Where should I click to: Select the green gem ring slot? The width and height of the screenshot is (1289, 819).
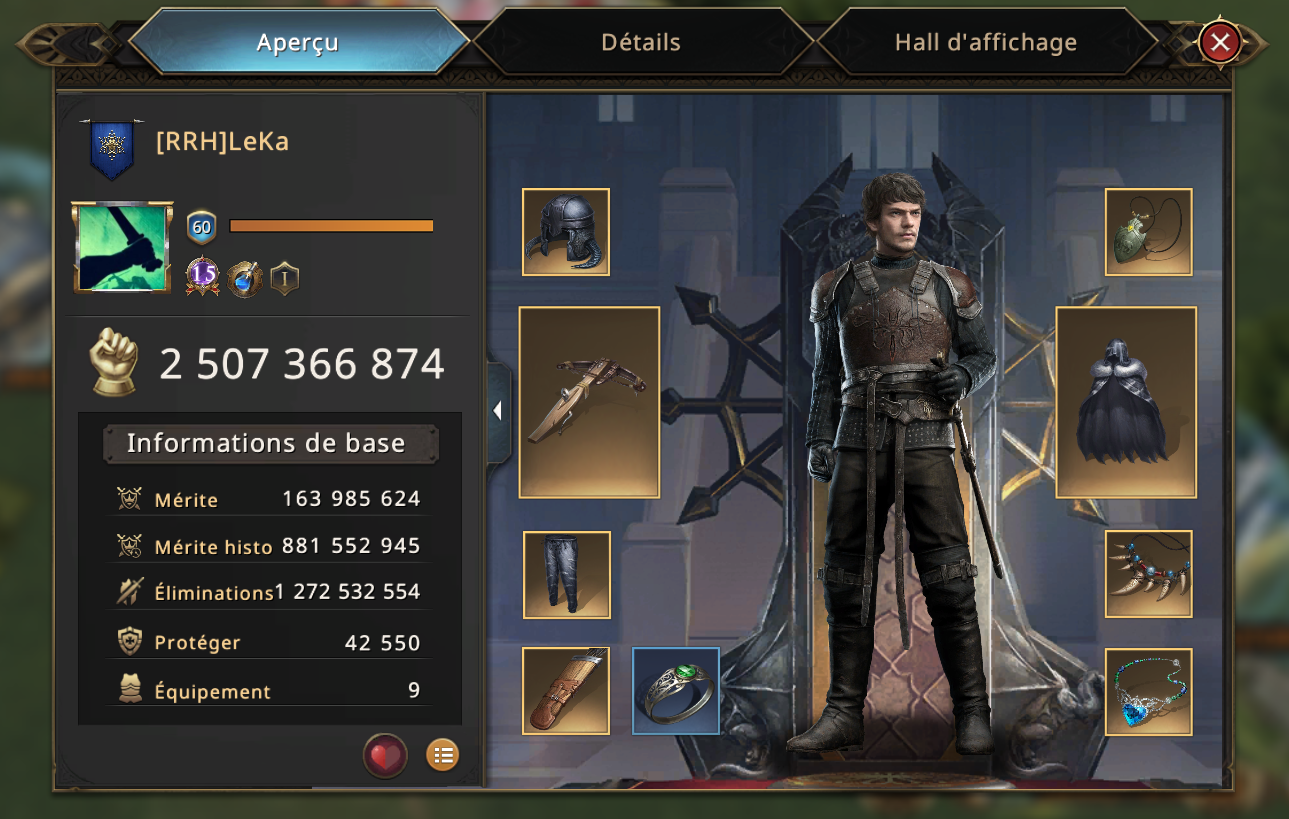coord(676,691)
